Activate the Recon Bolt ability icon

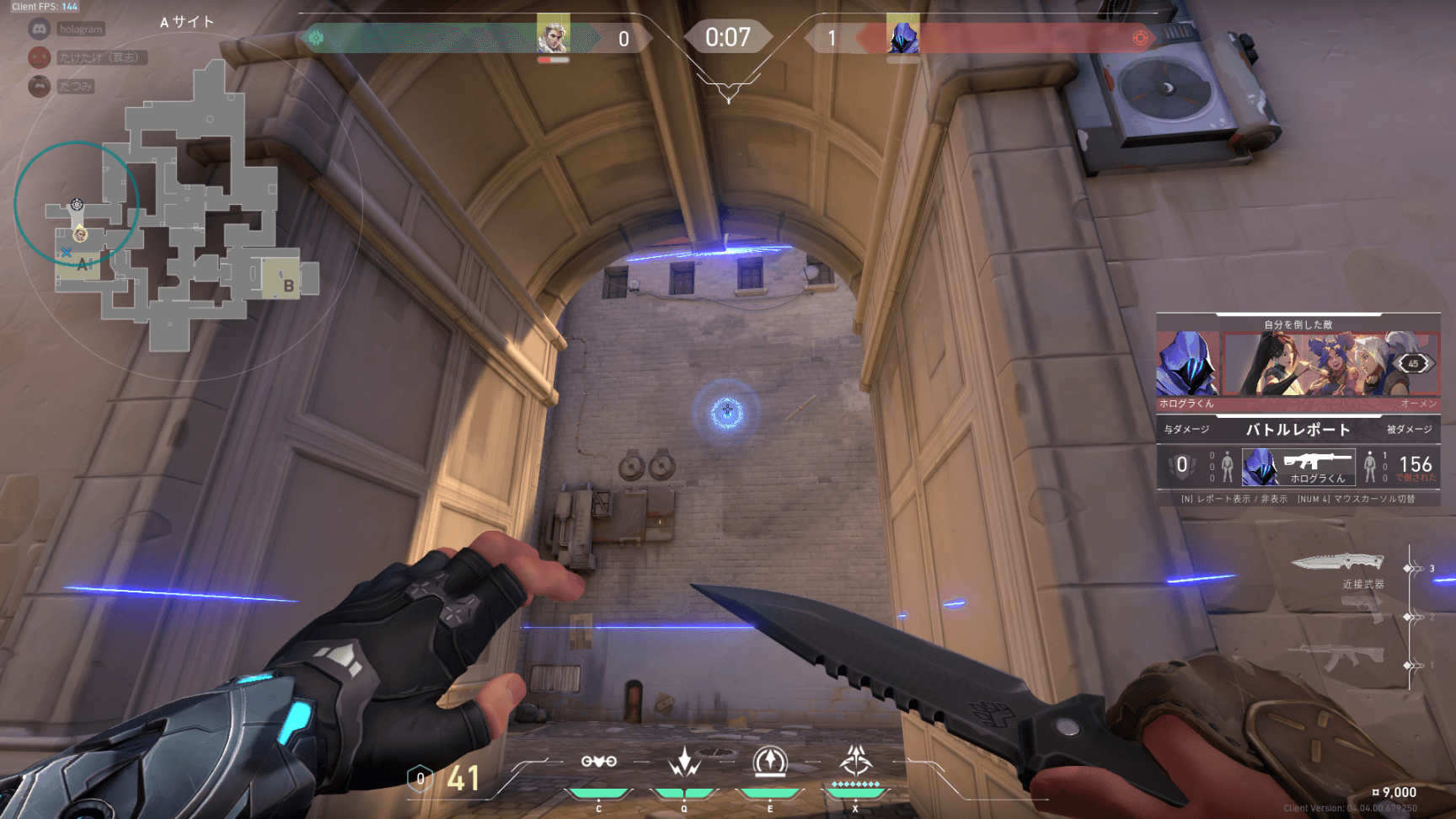point(769,762)
